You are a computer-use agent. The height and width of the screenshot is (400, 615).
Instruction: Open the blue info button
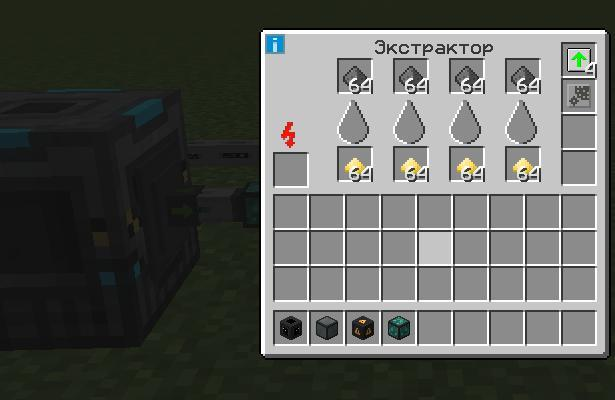coord(275,44)
